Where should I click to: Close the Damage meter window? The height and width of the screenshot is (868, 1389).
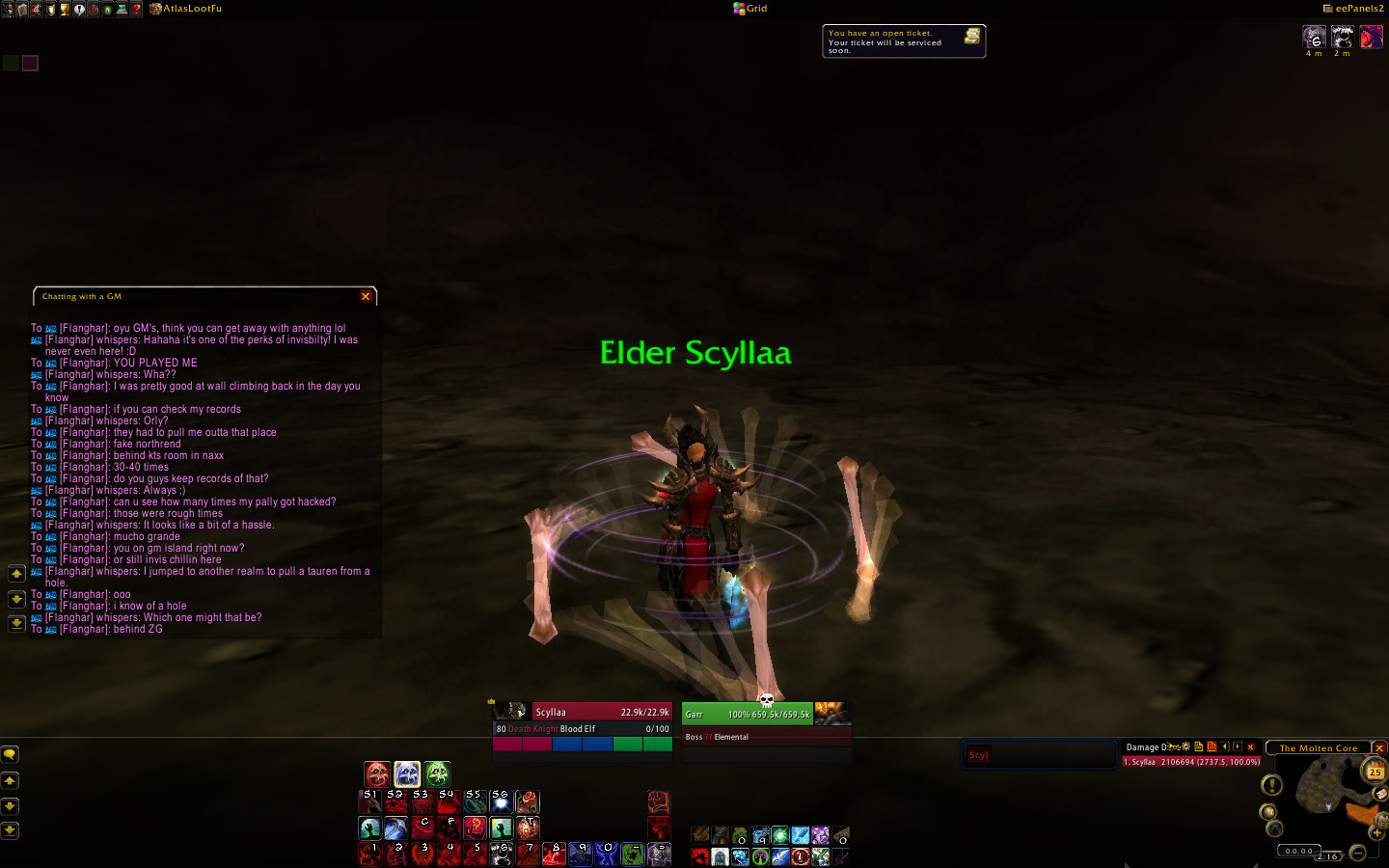1251,746
